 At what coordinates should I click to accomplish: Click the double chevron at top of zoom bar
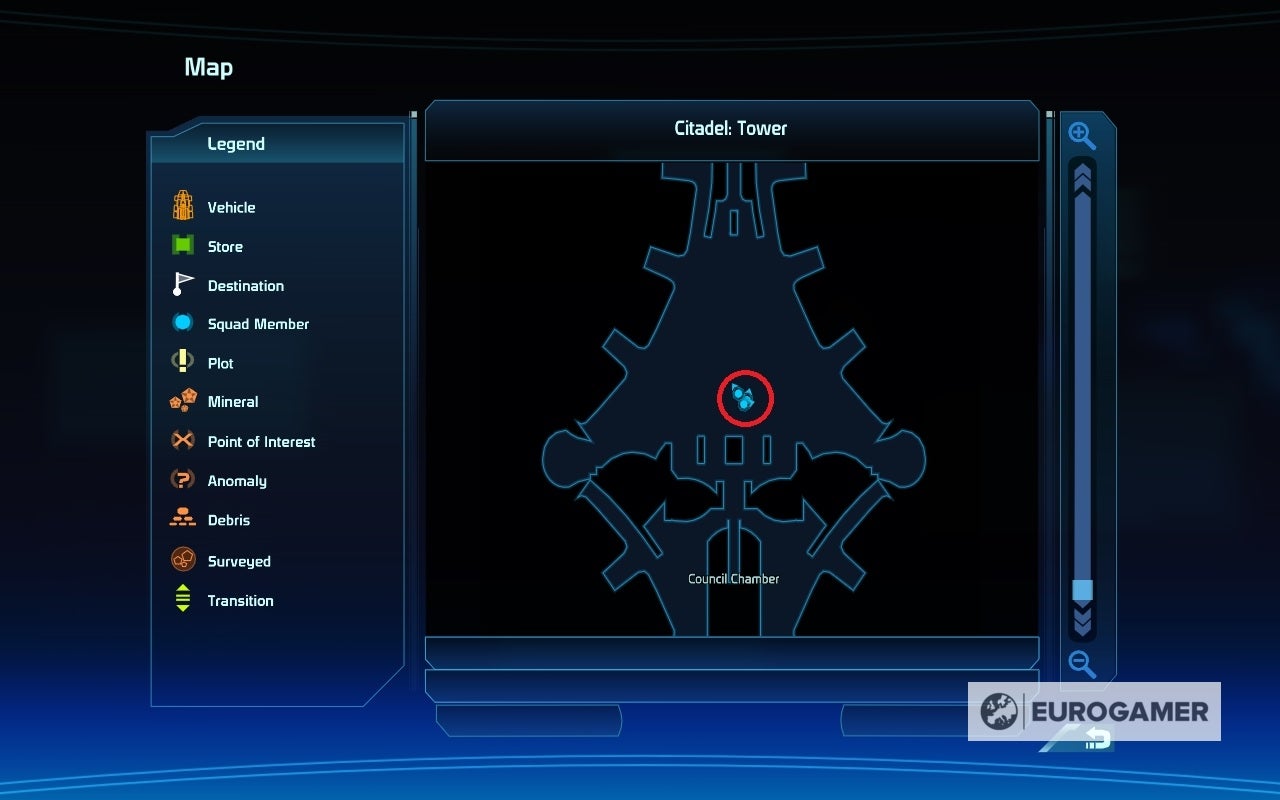pyautogui.click(x=1082, y=180)
